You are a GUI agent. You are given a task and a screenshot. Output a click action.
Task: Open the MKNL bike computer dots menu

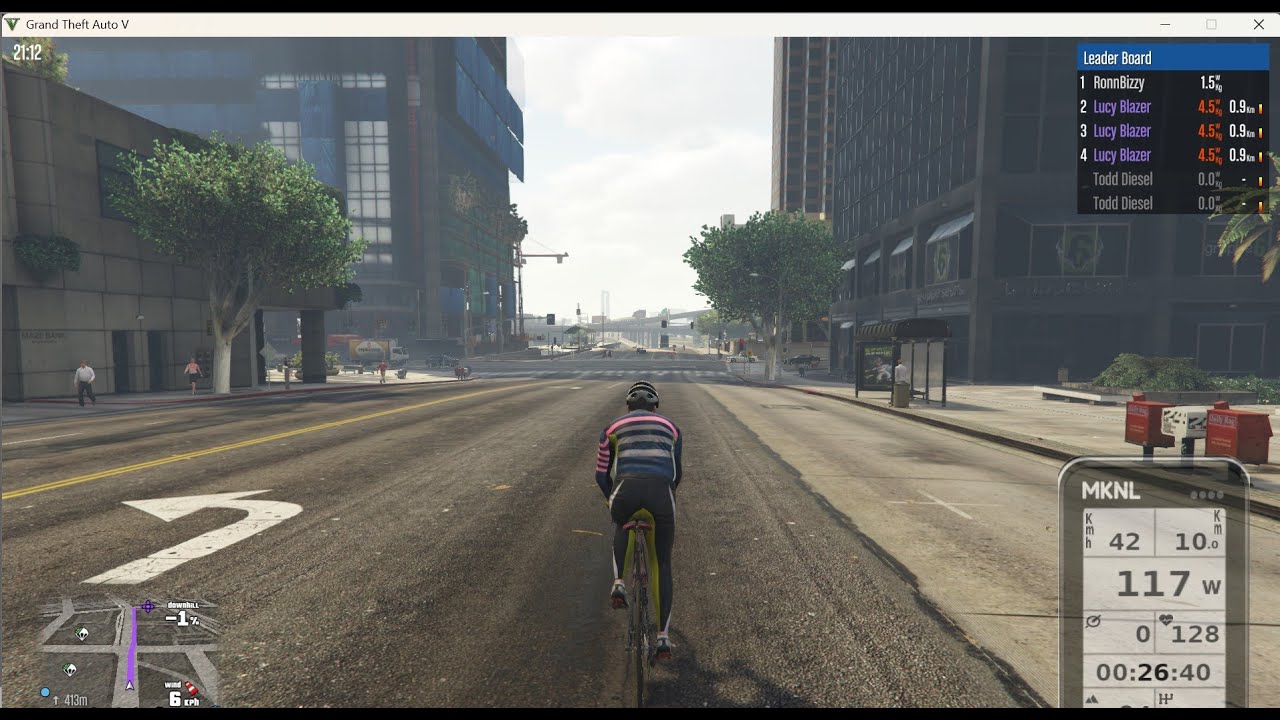coord(1206,495)
